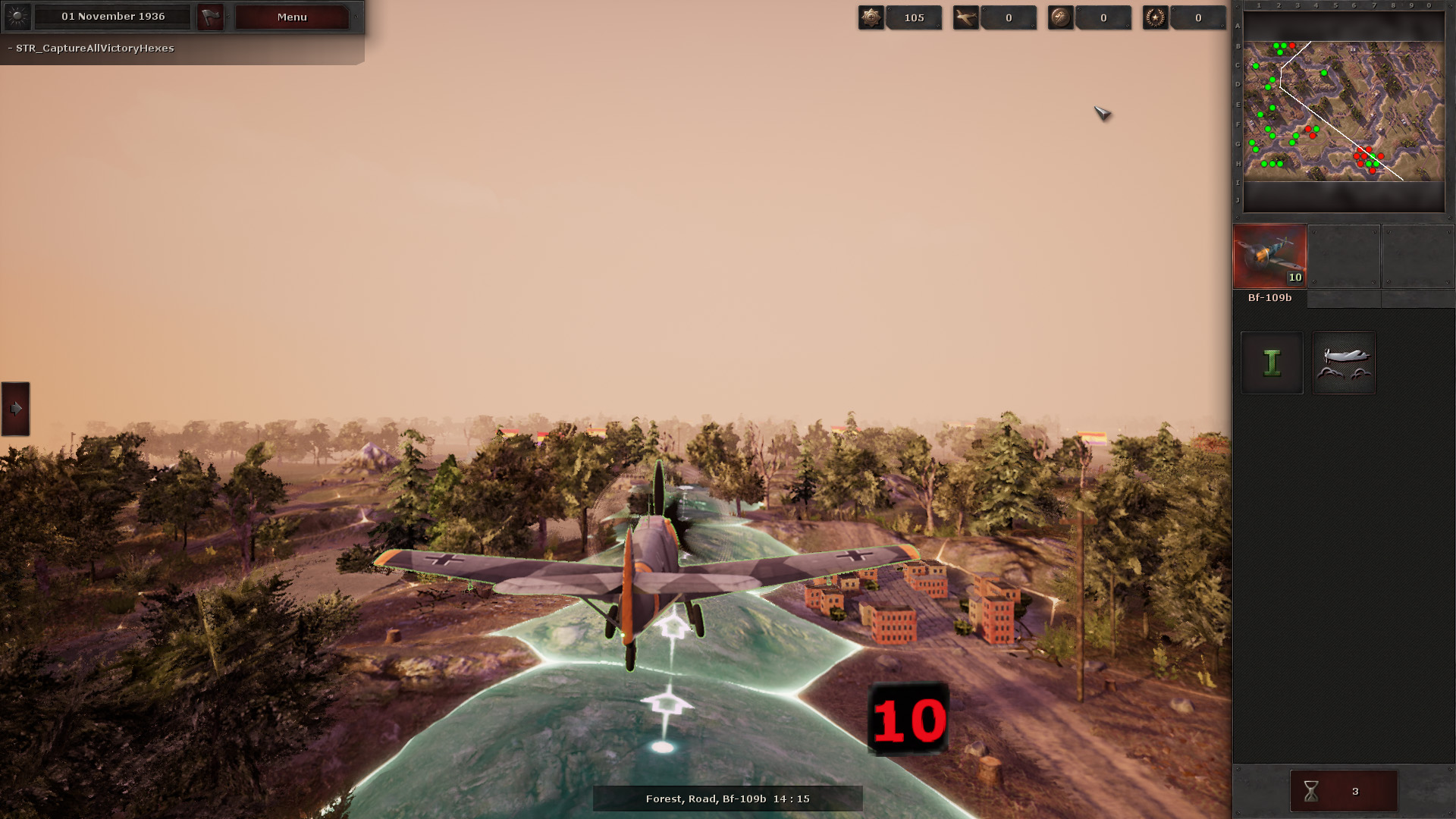The image size is (1456, 819).
Task: Expand the left side panel arrow
Action: click(14, 409)
